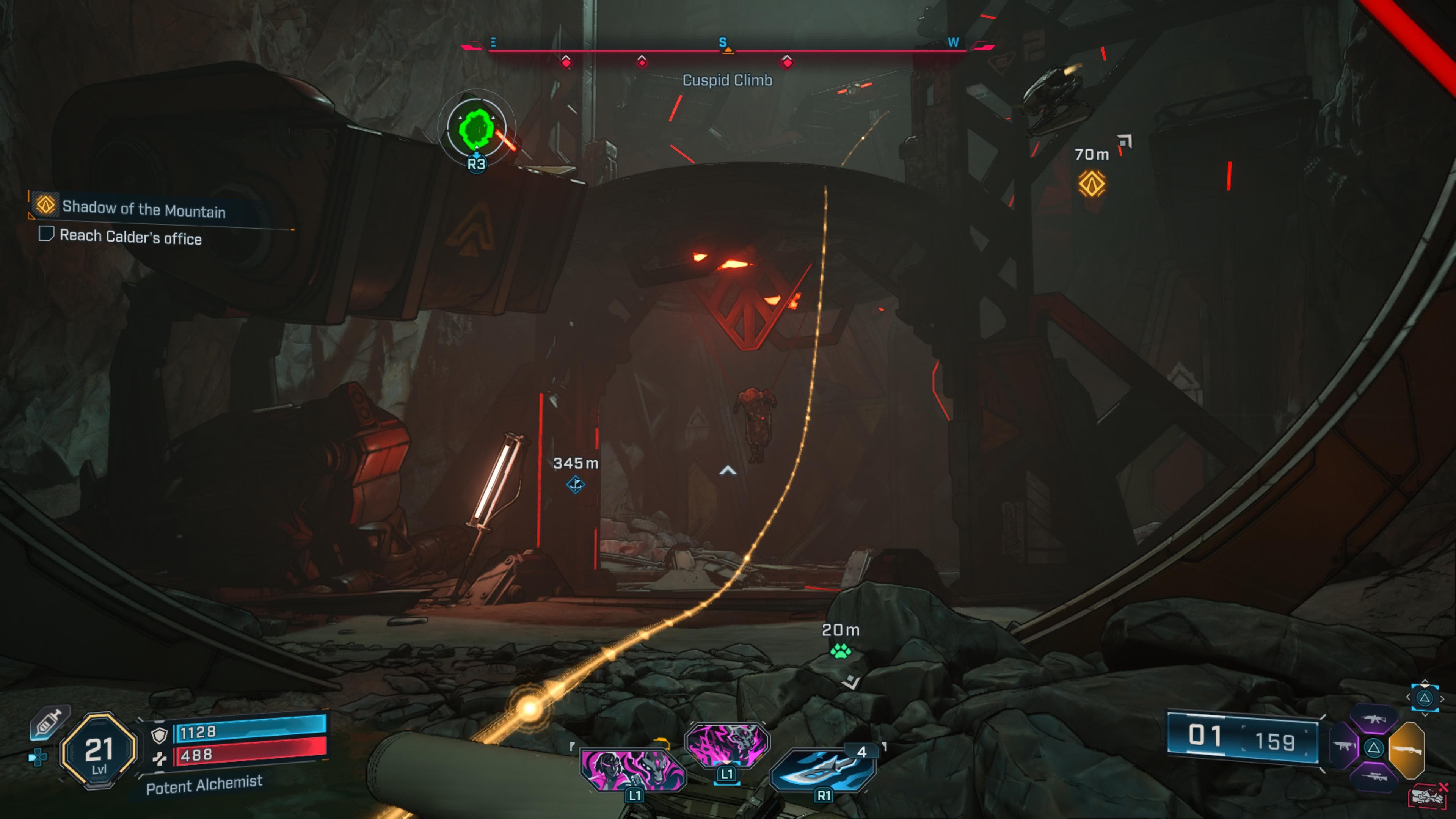Open the level 21 character badge
Image resolution: width=1456 pixels, height=819 pixels.
coord(99,751)
